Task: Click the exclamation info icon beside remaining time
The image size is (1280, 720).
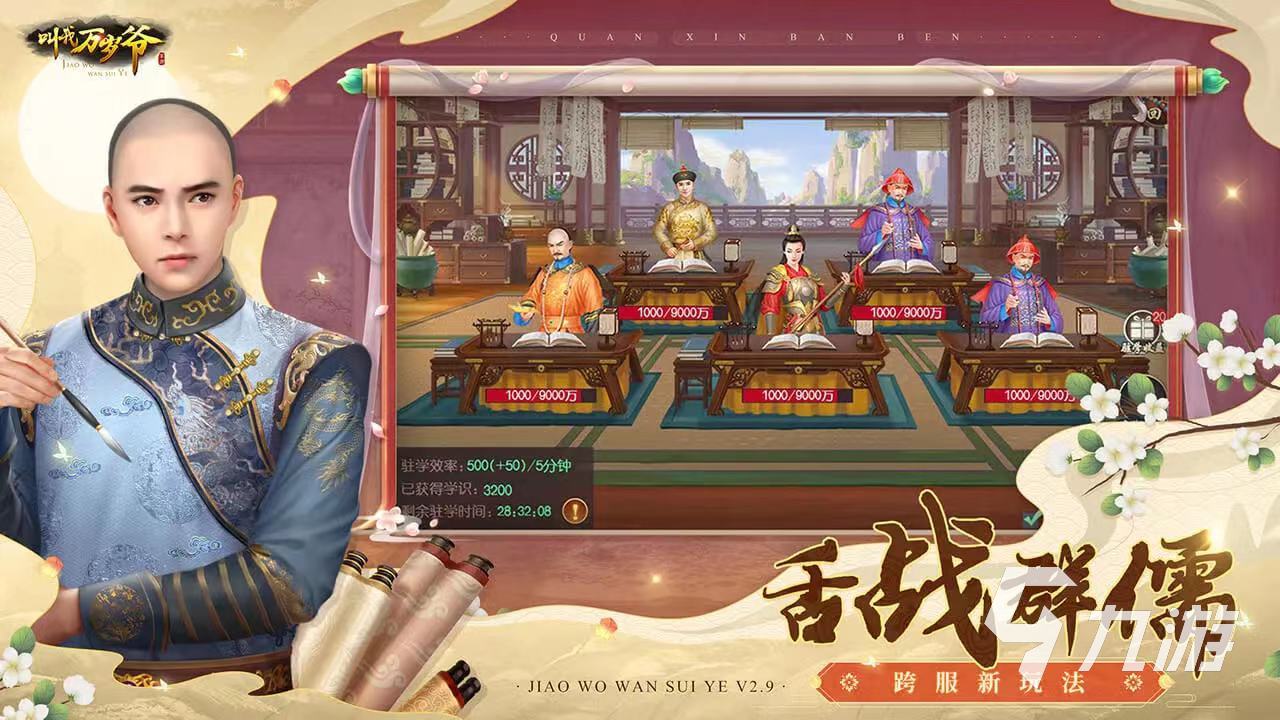Action: pos(577,513)
